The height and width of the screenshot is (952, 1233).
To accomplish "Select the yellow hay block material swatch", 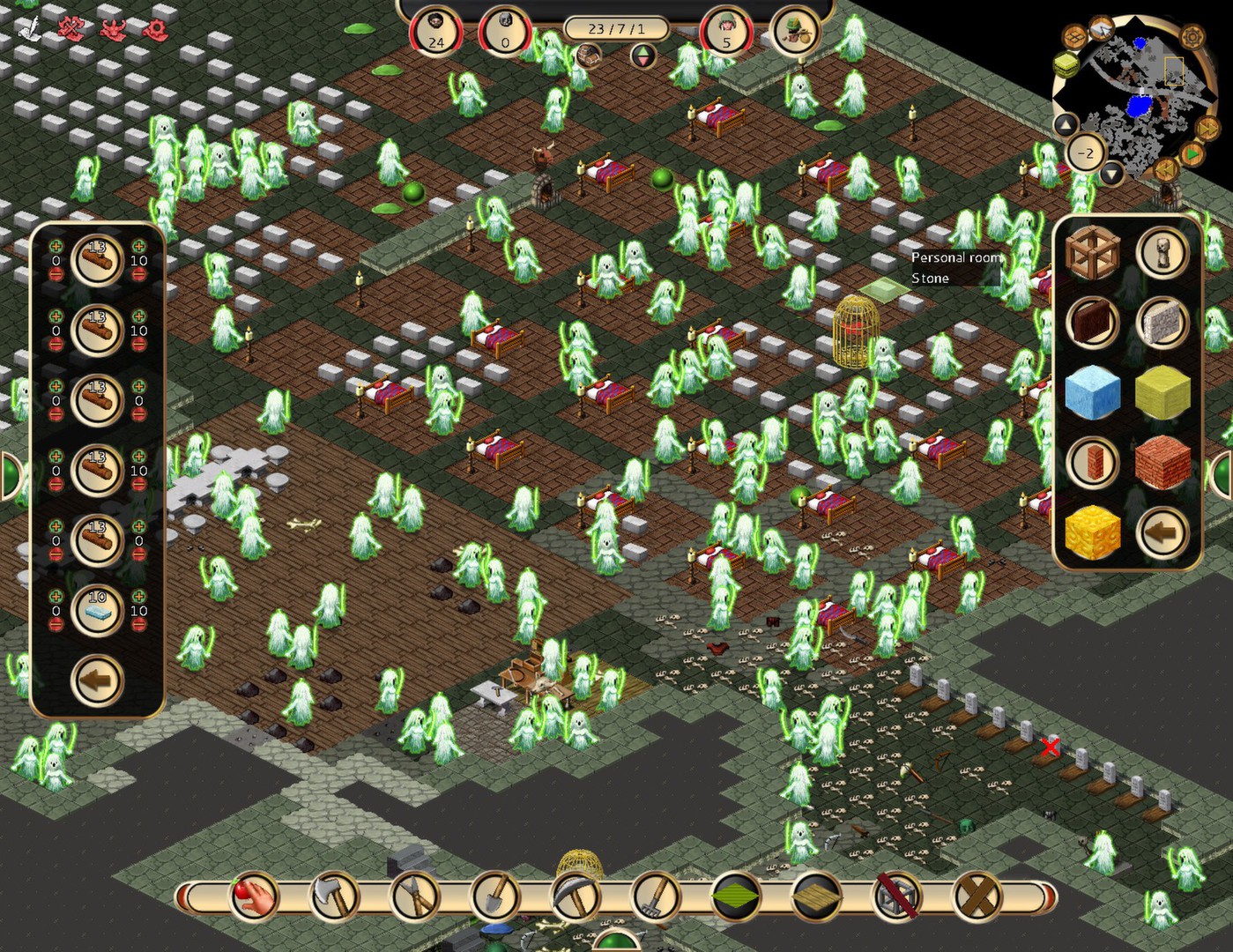I will pos(1163,394).
